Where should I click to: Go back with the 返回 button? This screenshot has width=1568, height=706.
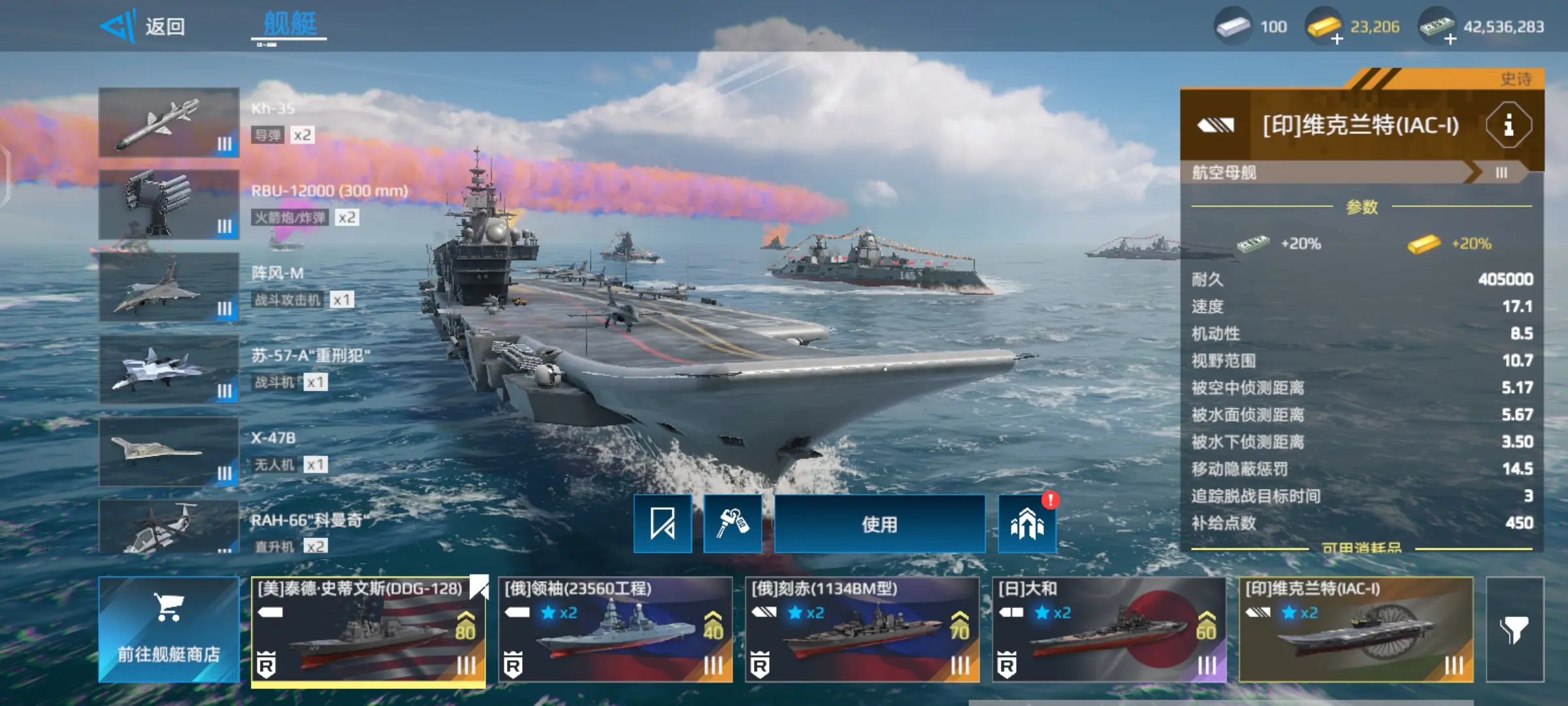(x=145, y=26)
